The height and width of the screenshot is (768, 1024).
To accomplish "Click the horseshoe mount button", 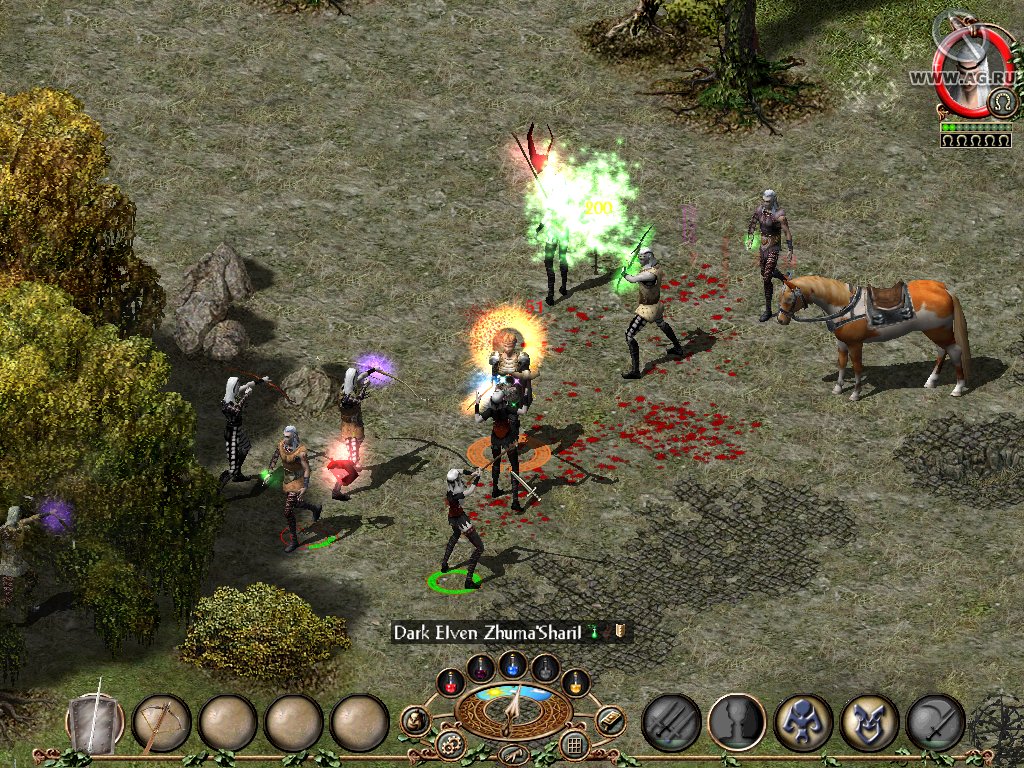I will pos(1000,101).
